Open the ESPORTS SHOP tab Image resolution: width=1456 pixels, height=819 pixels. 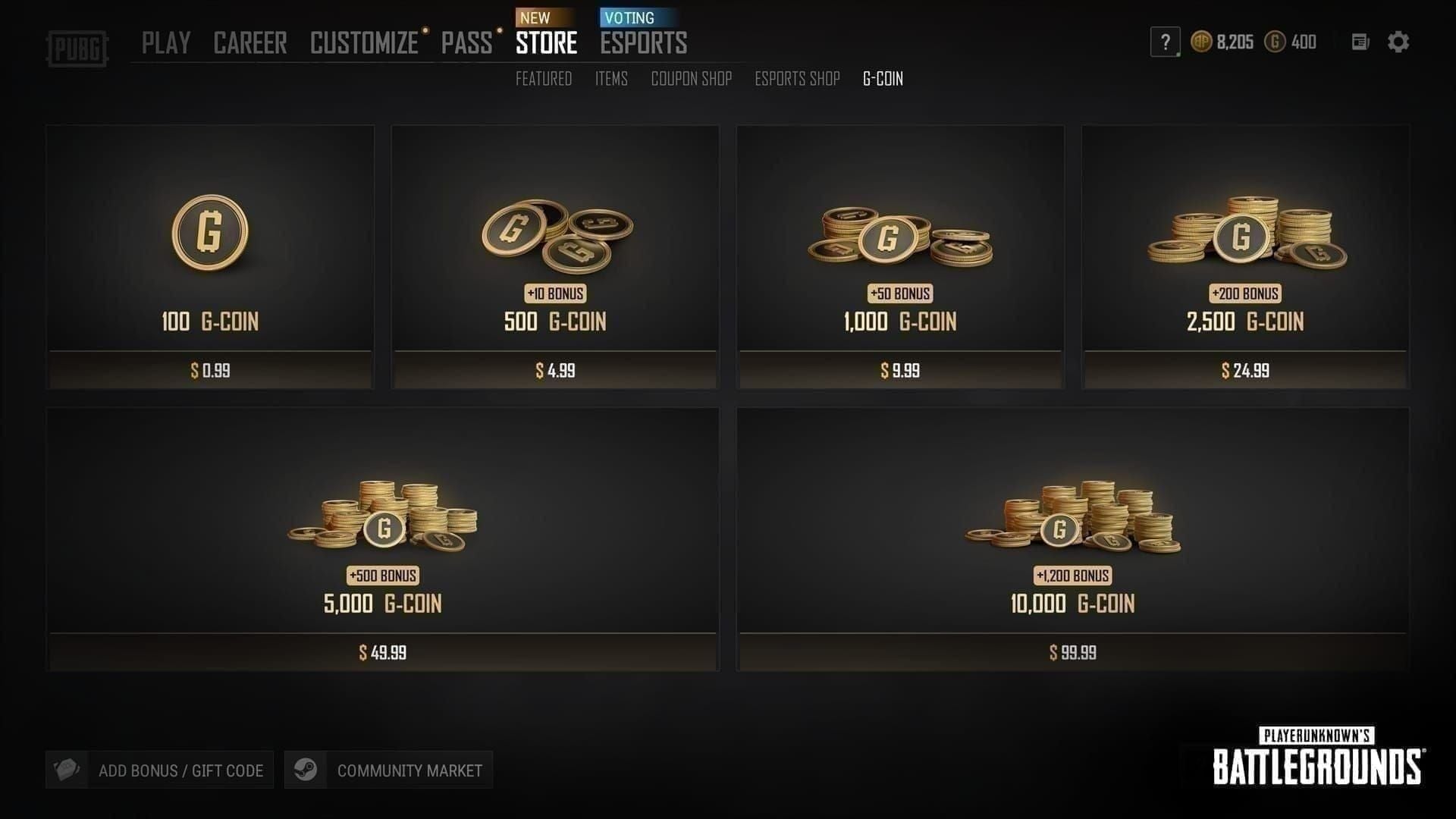(796, 79)
